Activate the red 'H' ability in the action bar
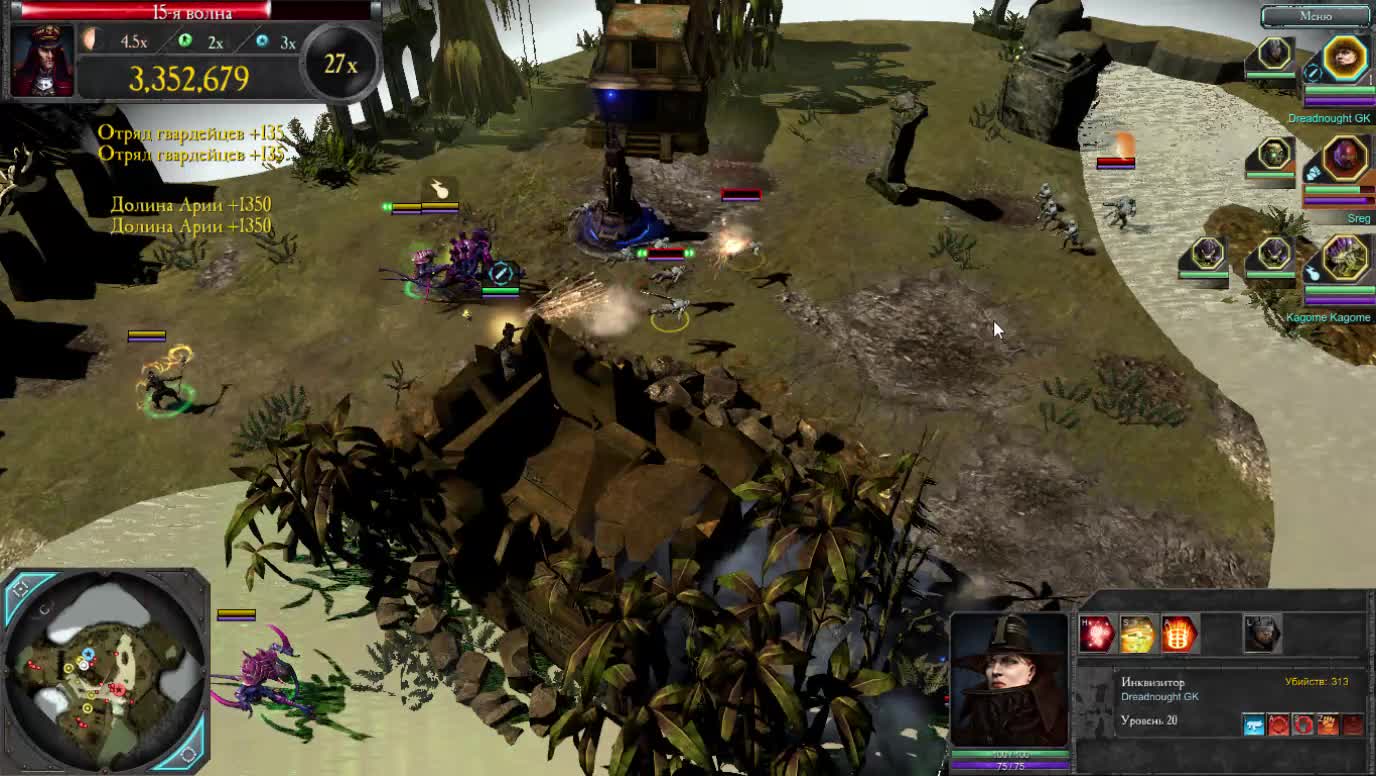1376x776 pixels. tap(1096, 634)
